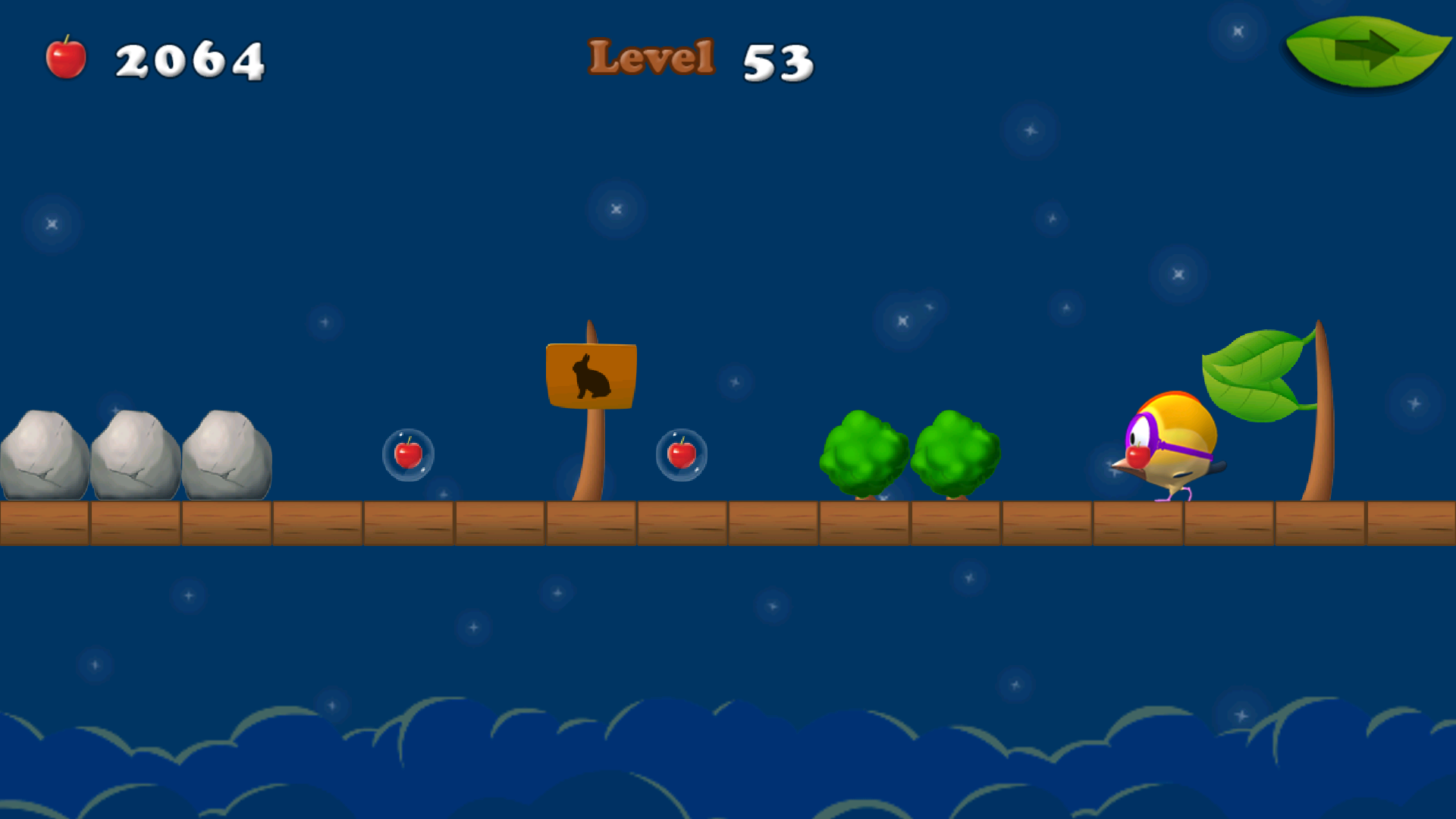Click the apple bubble near the sign
The height and width of the screenshot is (819, 1456).
click(x=680, y=455)
